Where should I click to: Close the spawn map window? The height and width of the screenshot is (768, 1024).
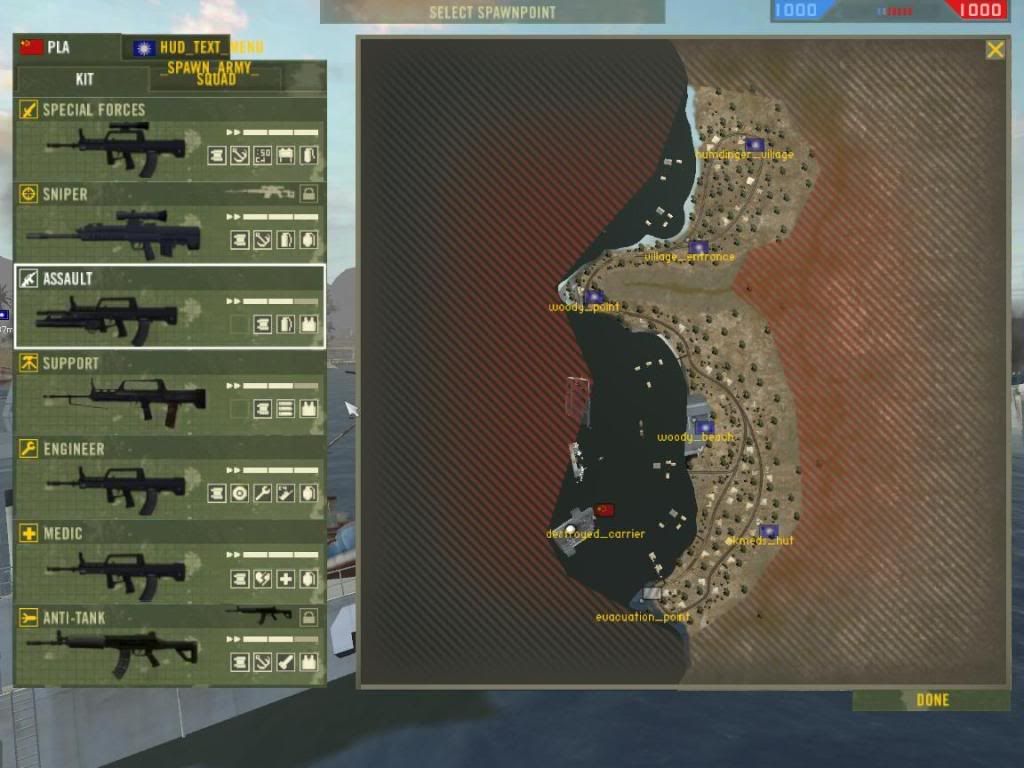(995, 50)
